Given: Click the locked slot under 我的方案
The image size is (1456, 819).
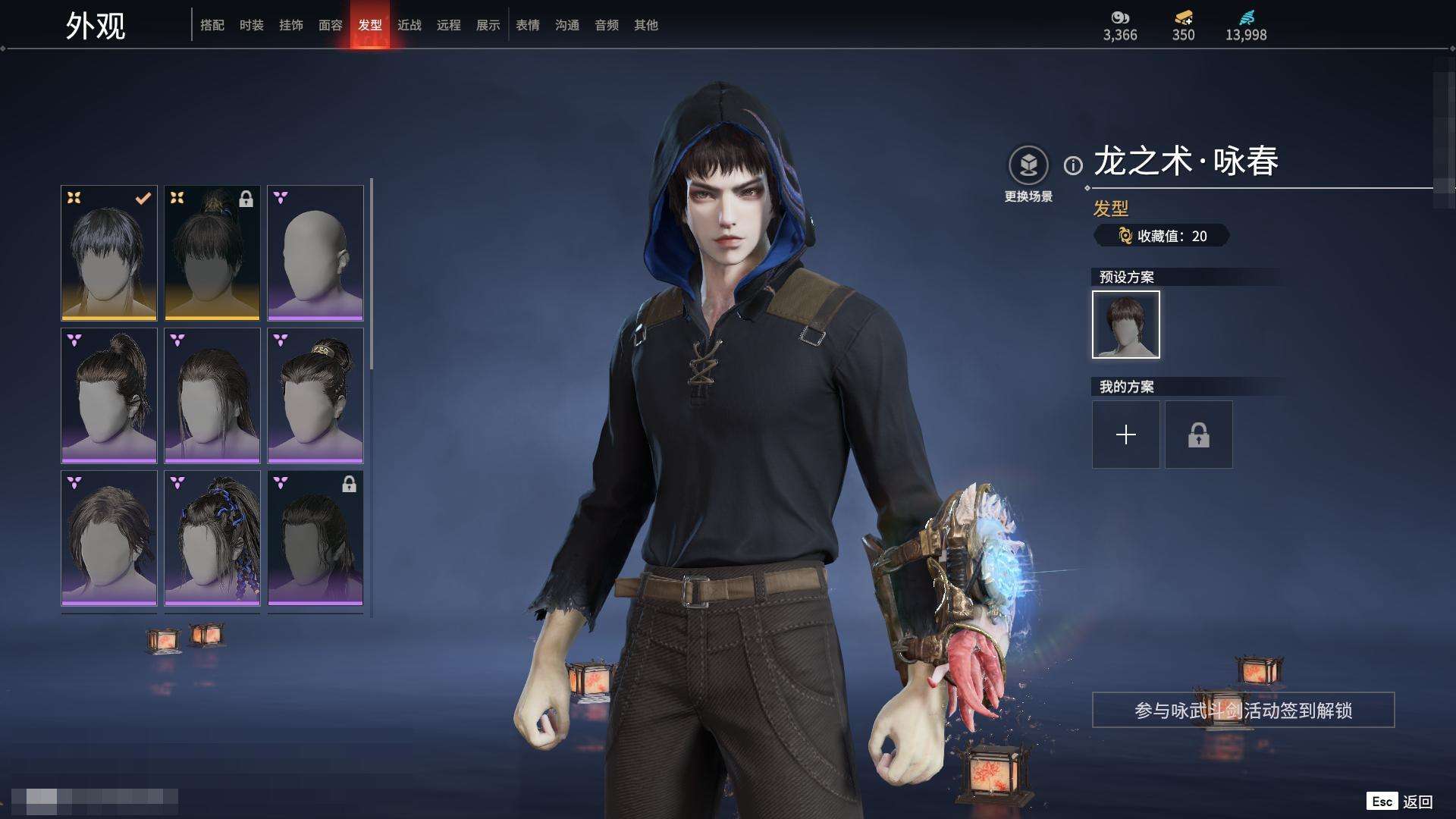Looking at the screenshot, I should point(1199,435).
